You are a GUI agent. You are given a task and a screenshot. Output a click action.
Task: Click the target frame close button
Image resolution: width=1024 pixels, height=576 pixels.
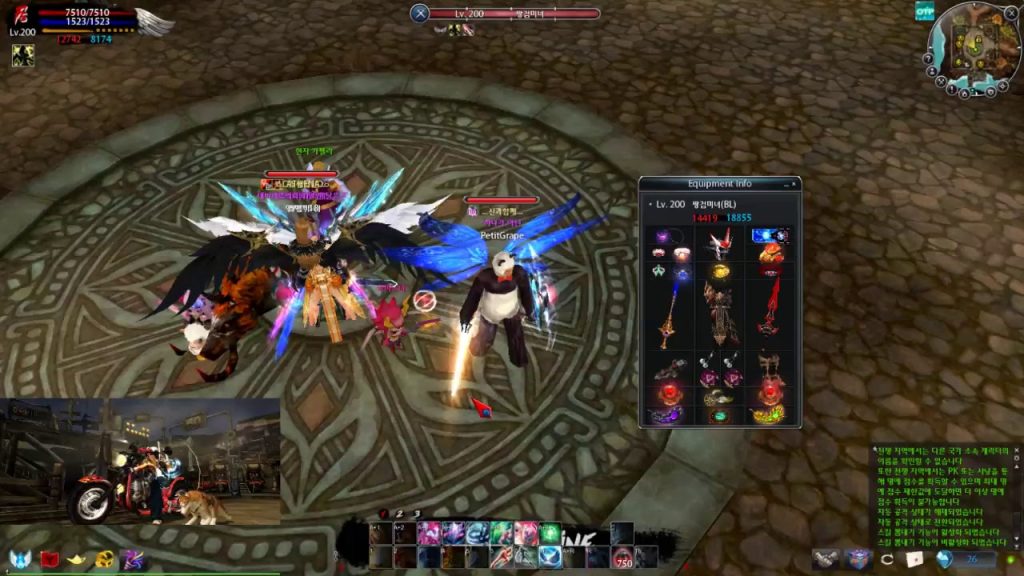pos(420,13)
